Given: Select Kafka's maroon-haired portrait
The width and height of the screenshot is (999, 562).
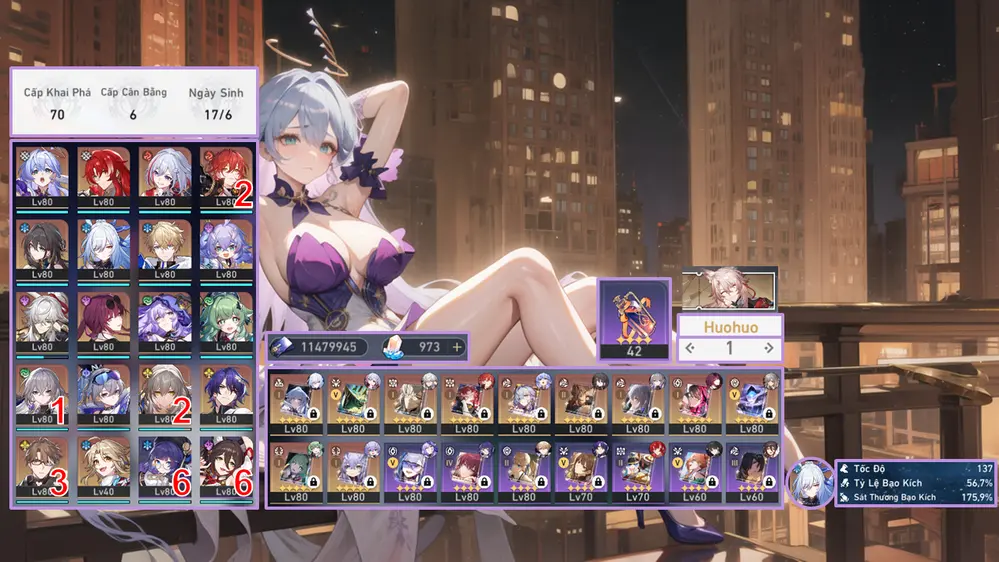Looking at the screenshot, I should pyautogui.click(x=104, y=319).
